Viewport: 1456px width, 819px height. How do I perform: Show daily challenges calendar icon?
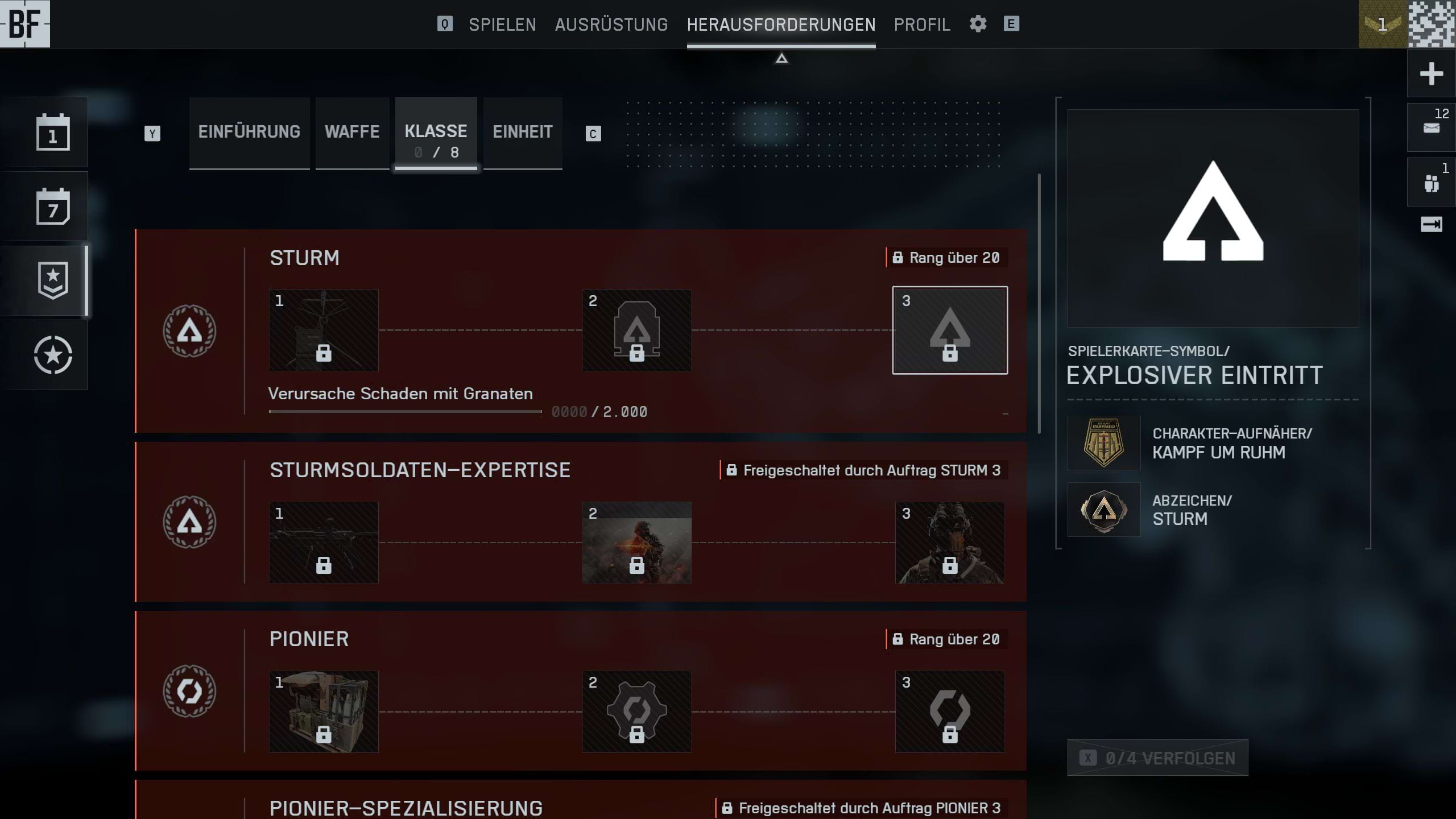pos(53,132)
